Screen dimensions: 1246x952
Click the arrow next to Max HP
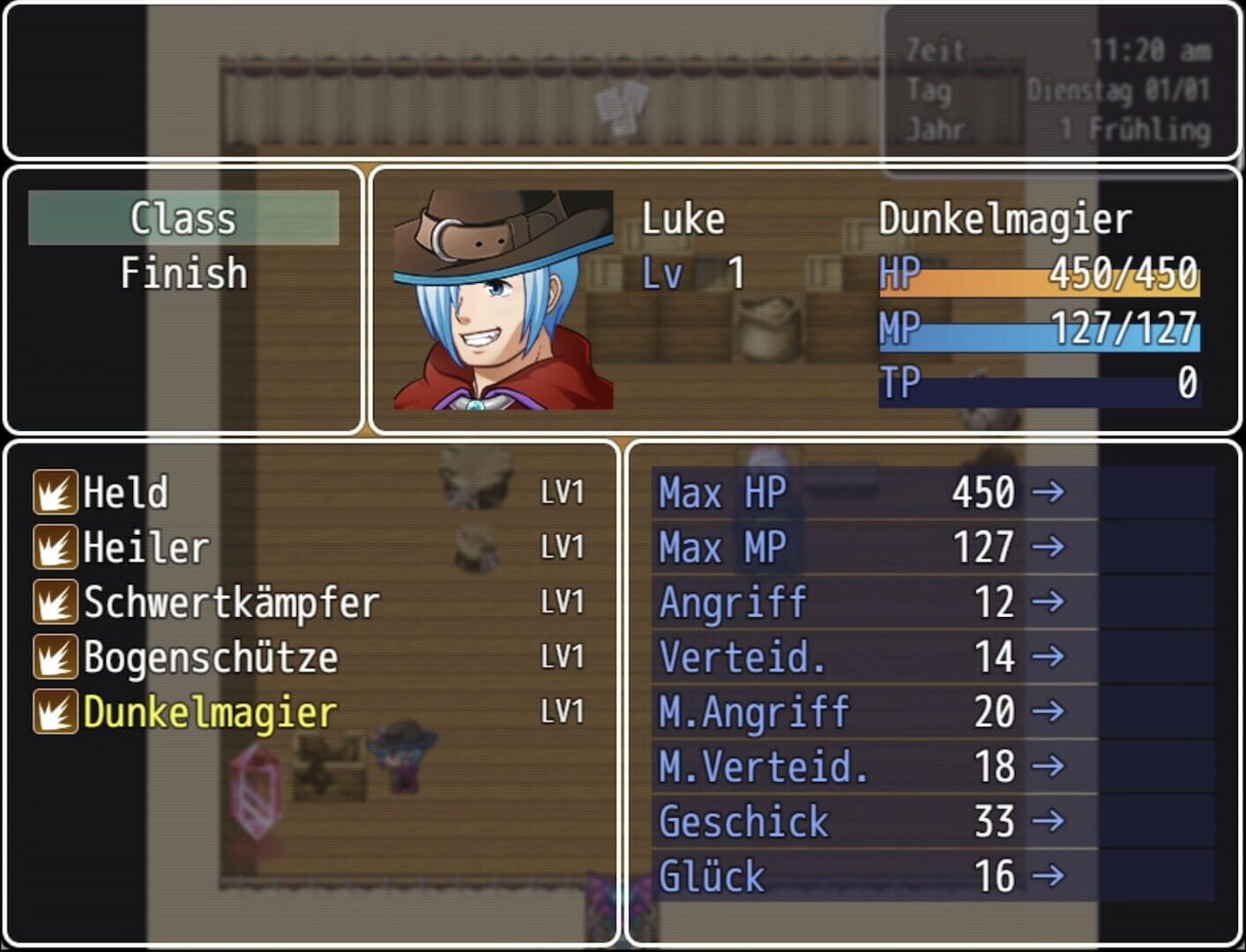[1050, 494]
